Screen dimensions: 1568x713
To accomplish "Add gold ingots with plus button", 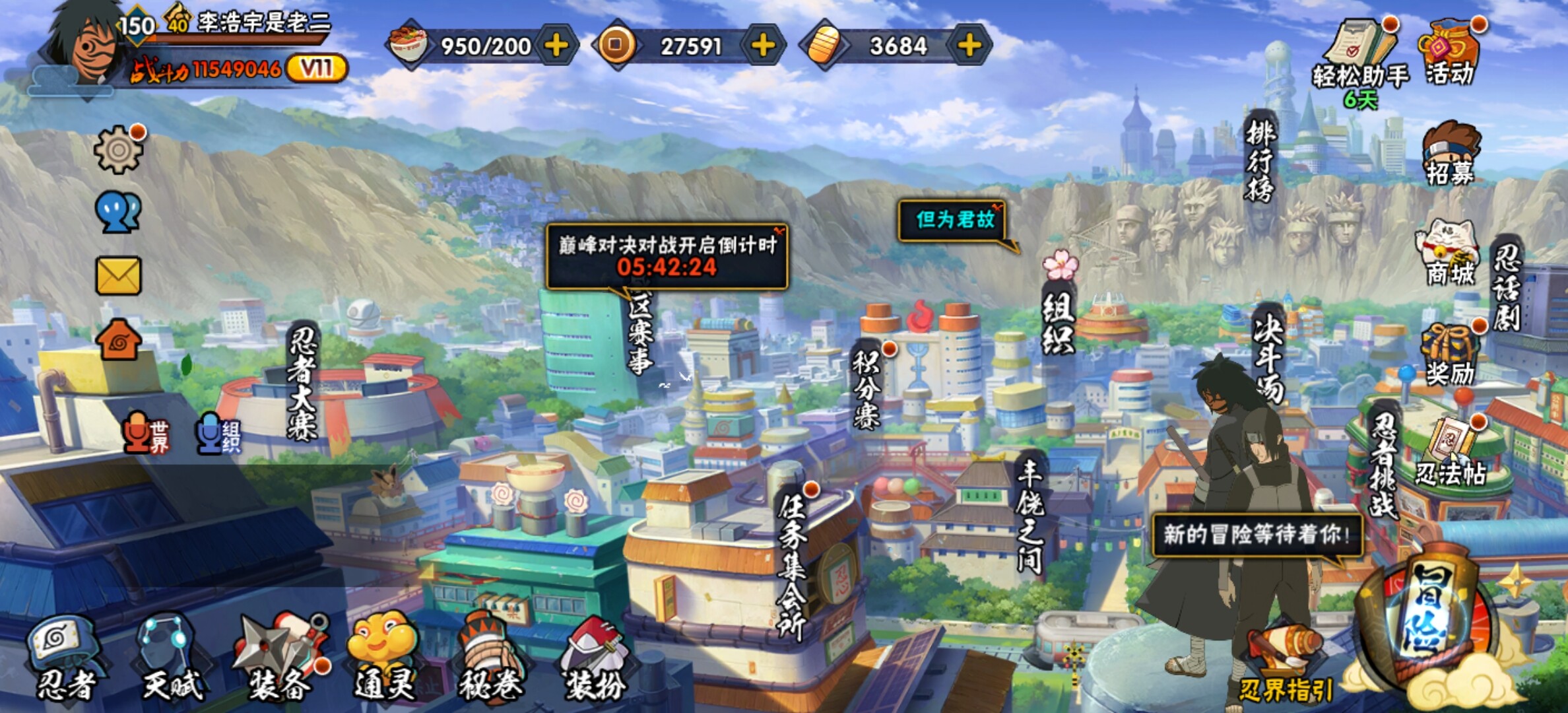I will coord(969,46).
